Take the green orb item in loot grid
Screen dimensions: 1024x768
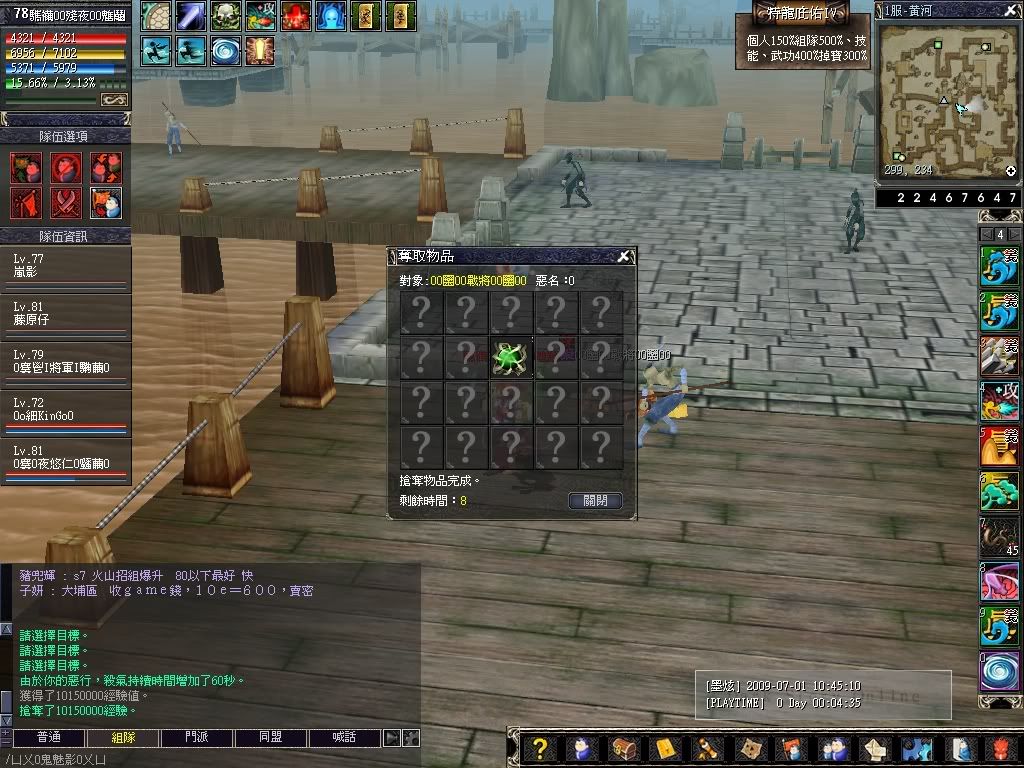point(511,358)
